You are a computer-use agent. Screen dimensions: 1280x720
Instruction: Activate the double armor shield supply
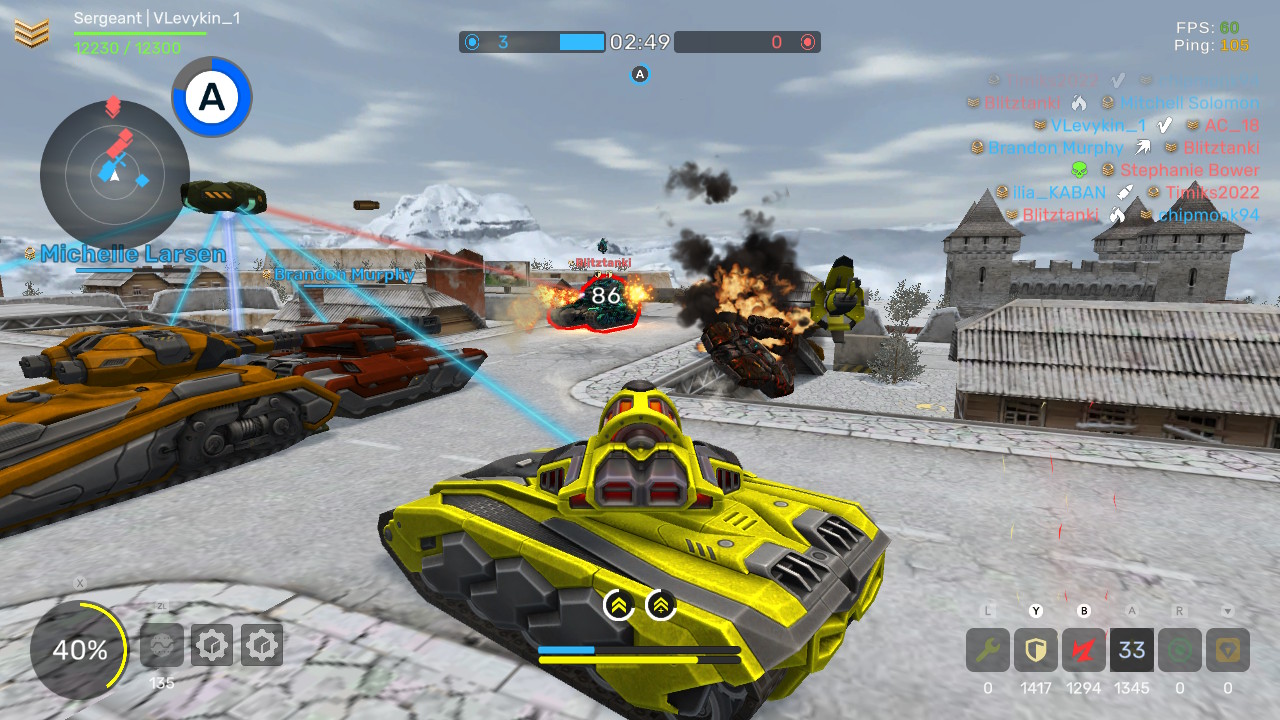pos(1035,649)
